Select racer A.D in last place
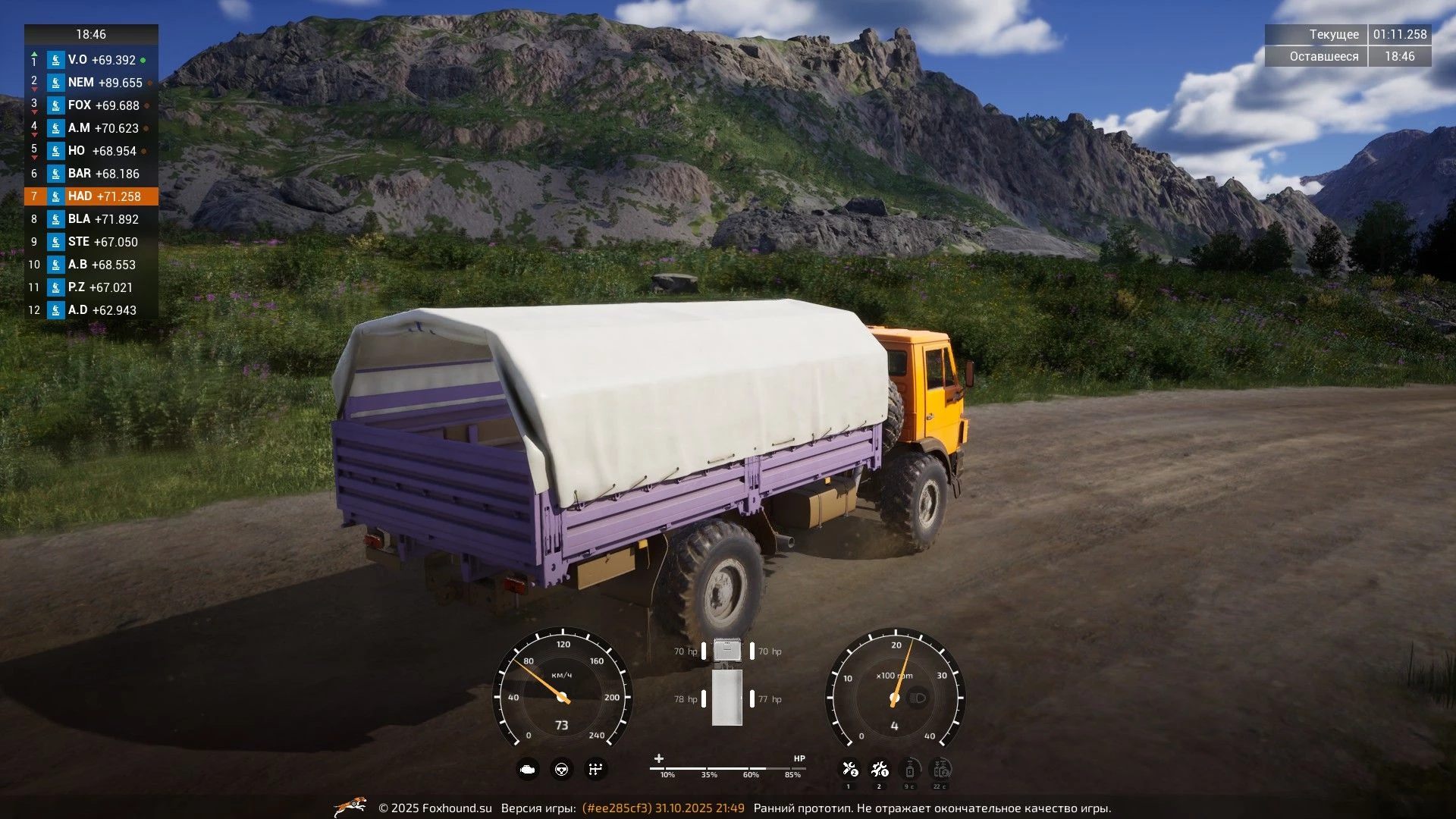Viewport: 1456px width, 819px height. 91,310
